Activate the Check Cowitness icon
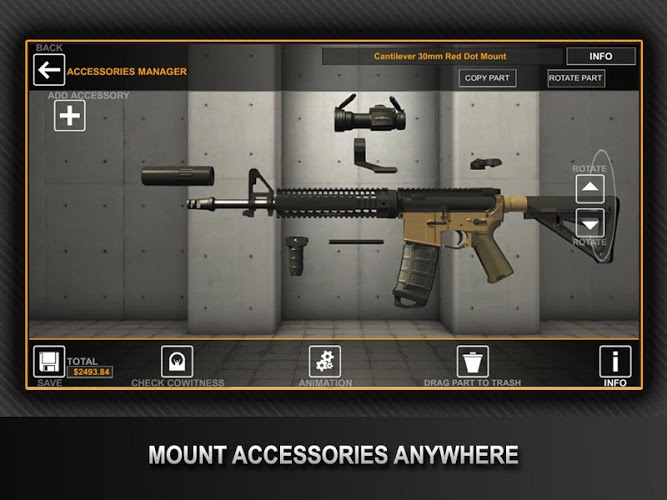Image resolution: width=667 pixels, height=500 pixels. [x=177, y=361]
